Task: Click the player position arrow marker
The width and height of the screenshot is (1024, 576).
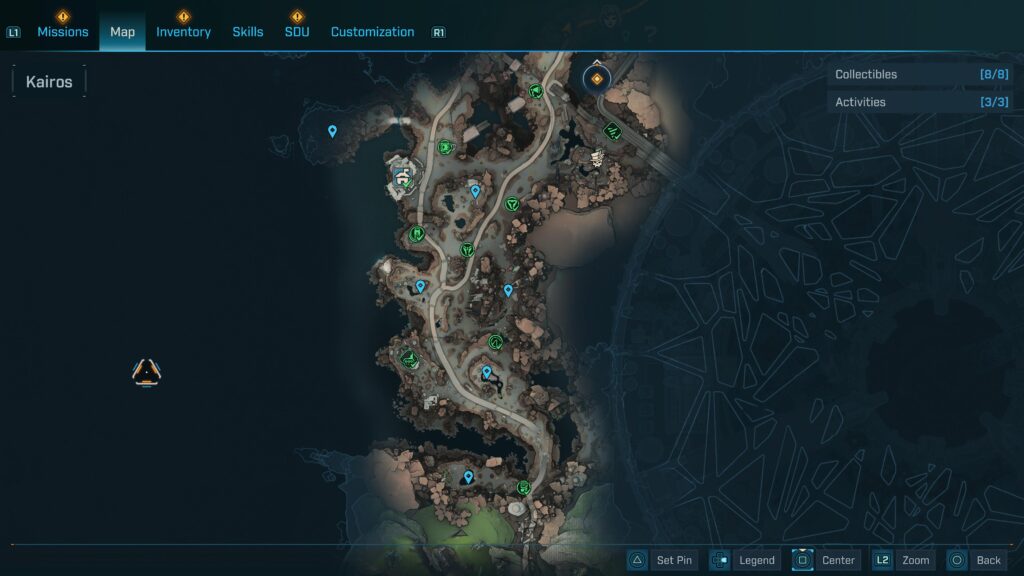Action: (x=147, y=372)
